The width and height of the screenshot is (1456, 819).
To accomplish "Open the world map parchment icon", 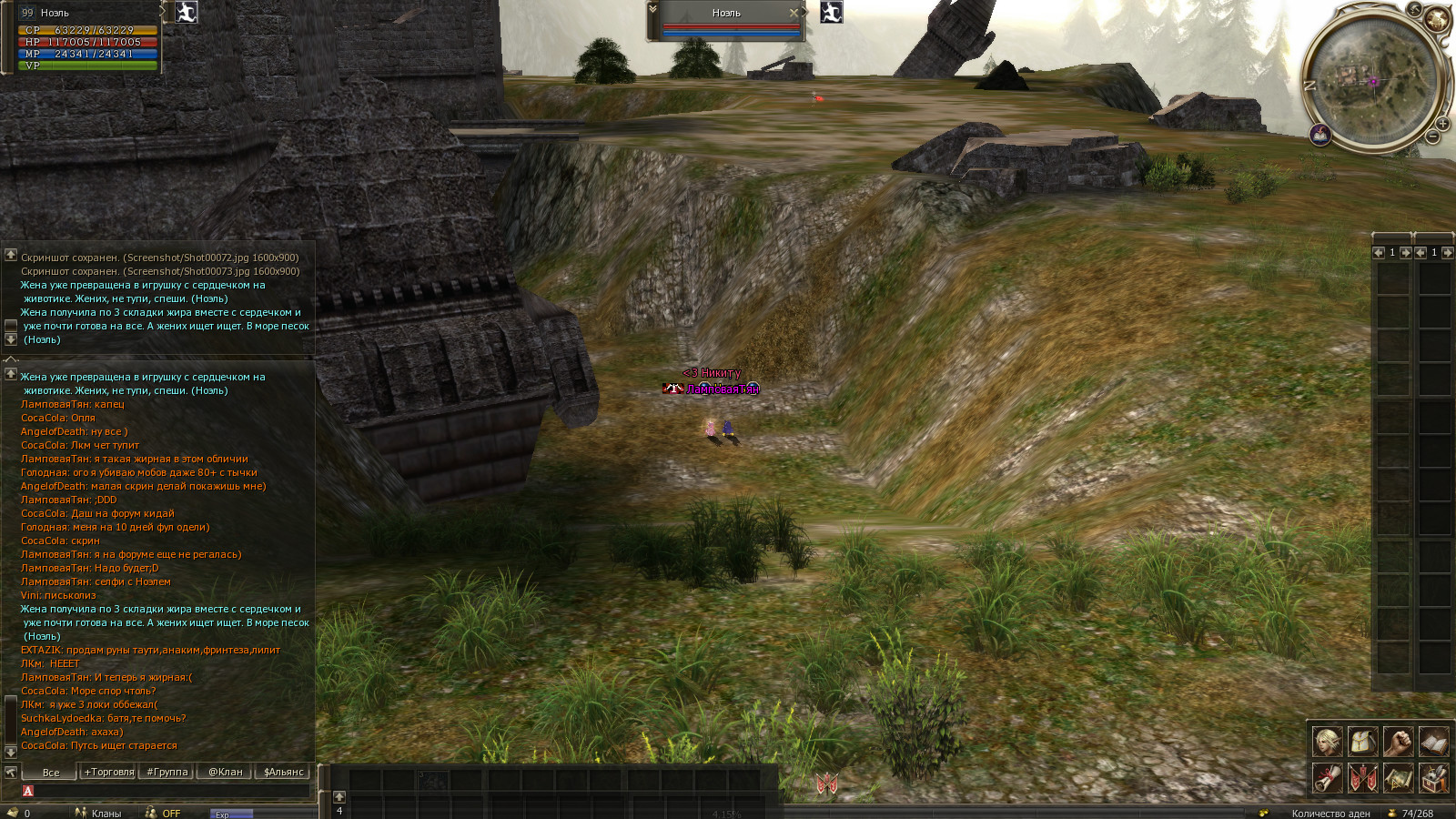I will tap(1398, 778).
